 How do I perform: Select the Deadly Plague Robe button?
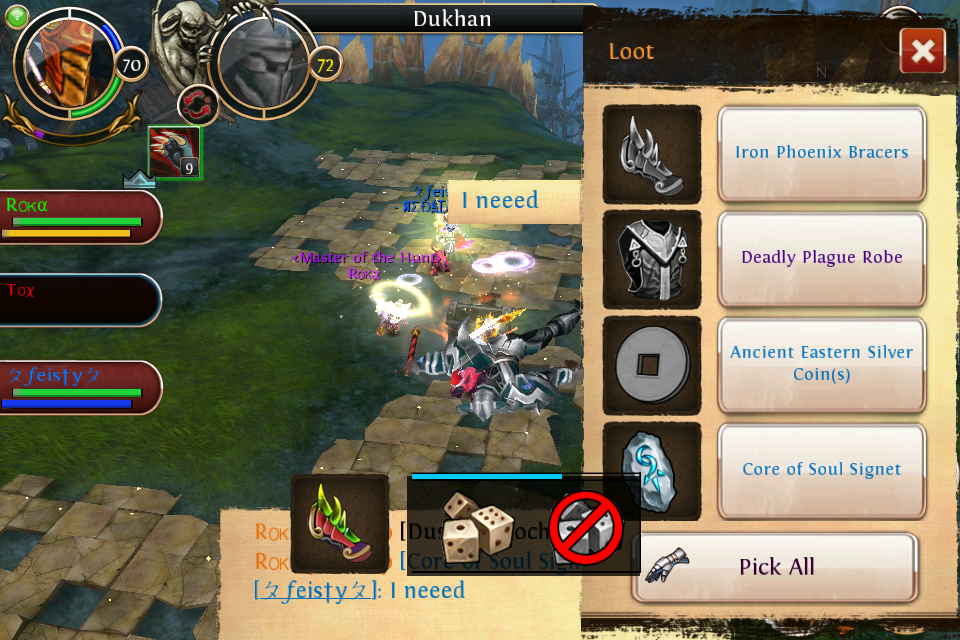click(821, 257)
